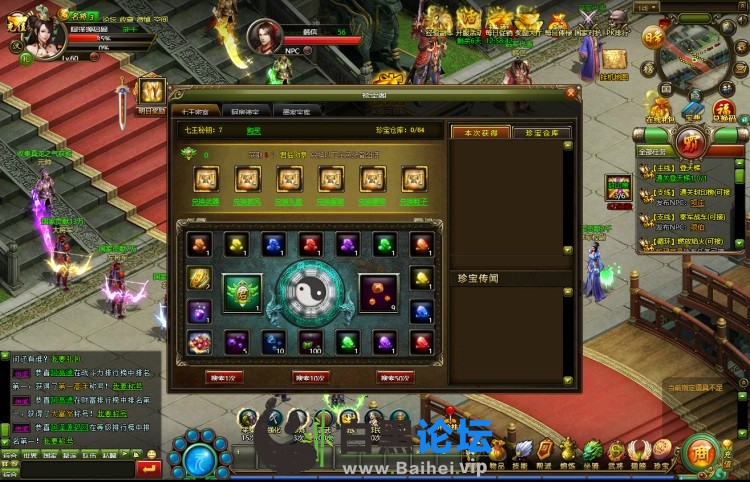Click the green 购买 link
The height and width of the screenshot is (482, 750).
pyautogui.click(x=253, y=130)
